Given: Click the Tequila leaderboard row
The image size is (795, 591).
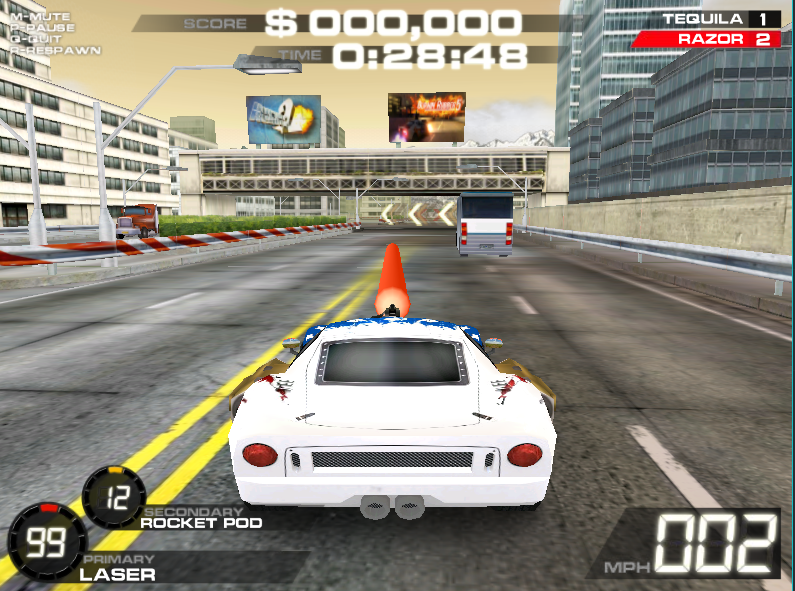Looking at the screenshot, I should click(x=720, y=19).
